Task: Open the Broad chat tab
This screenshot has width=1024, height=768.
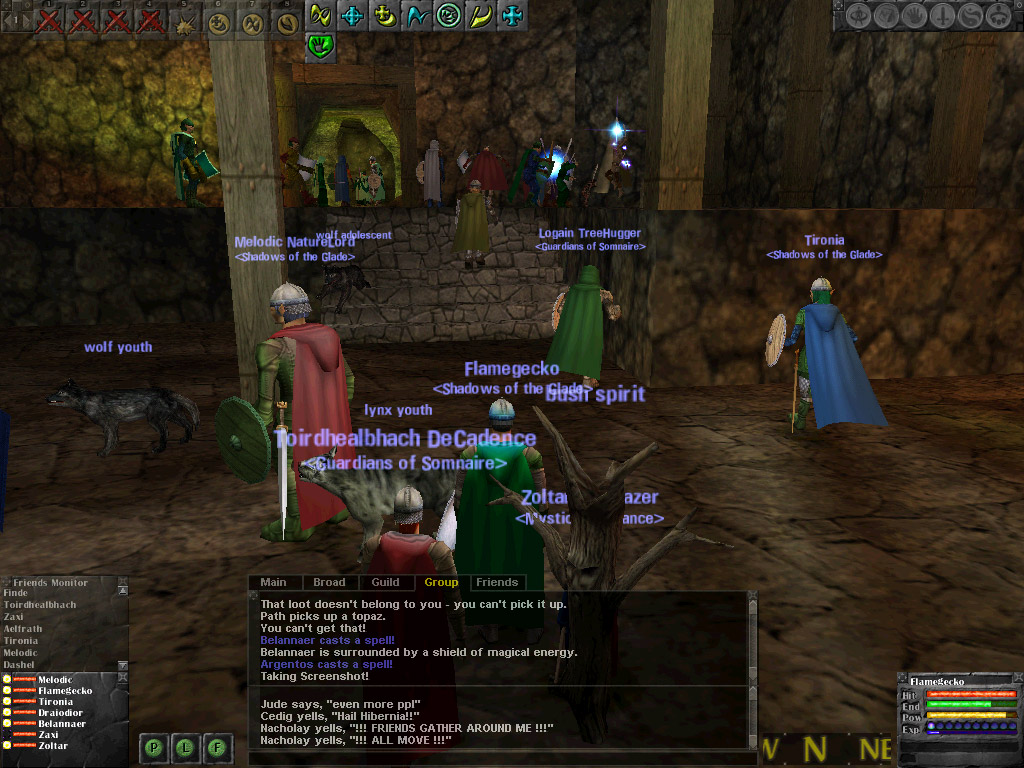Action: pyautogui.click(x=329, y=582)
